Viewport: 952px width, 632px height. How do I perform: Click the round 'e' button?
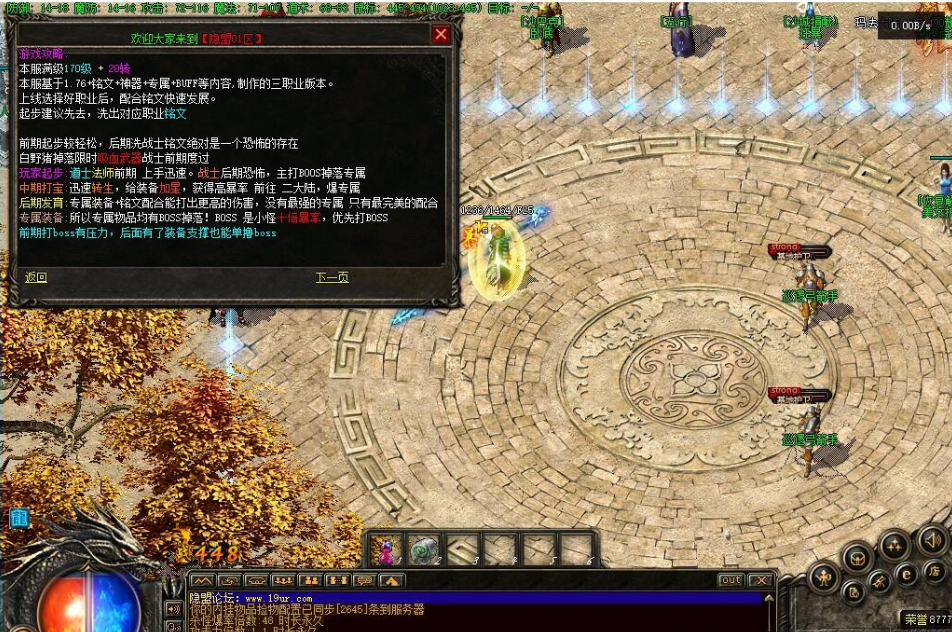pyautogui.click(x=906, y=573)
